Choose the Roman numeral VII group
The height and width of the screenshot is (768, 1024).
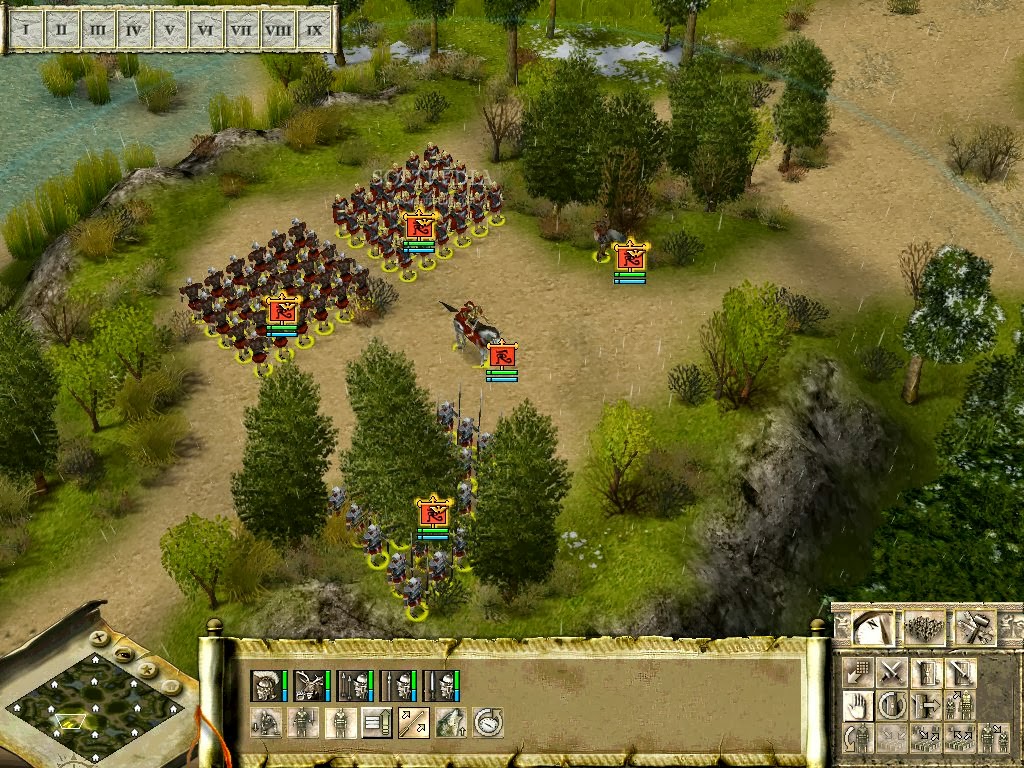tap(241, 30)
